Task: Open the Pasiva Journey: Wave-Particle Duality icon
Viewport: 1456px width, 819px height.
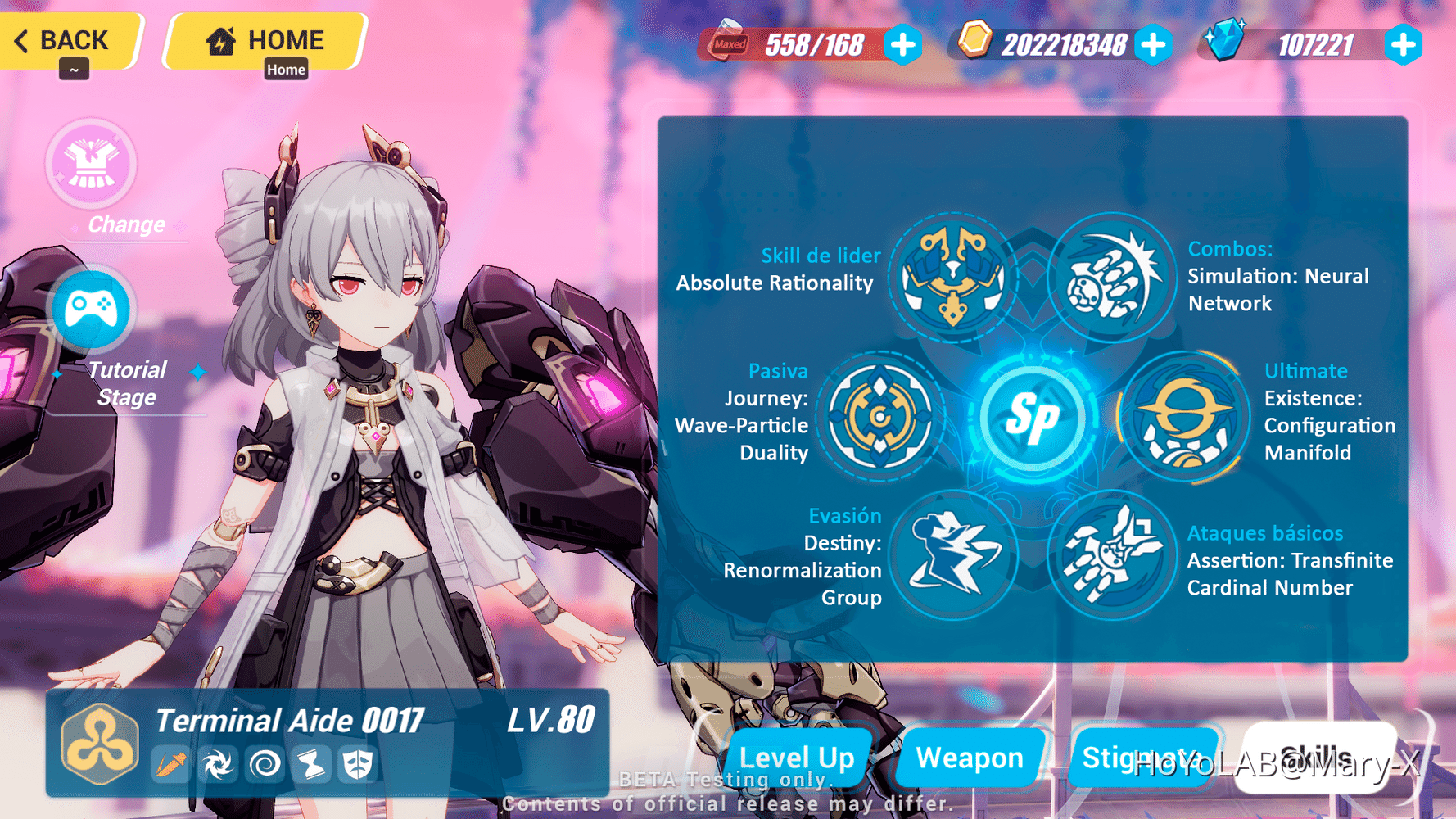Action: click(883, 419)
